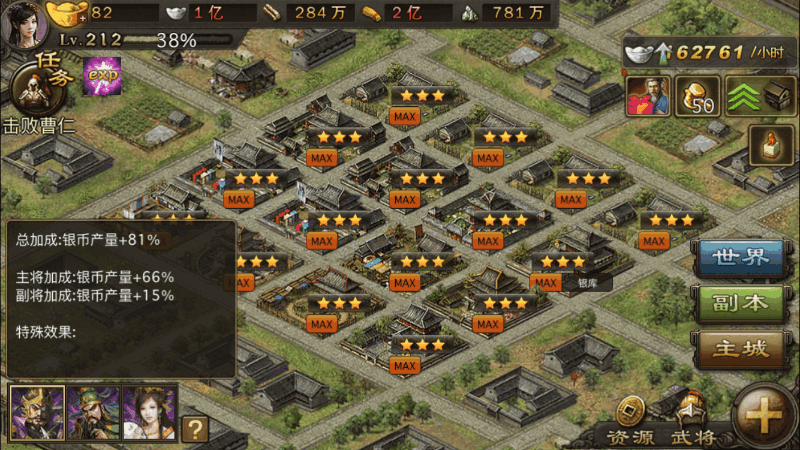
Task: Open the 世界 (World) map button
Action: pyautogui.click(x=741, y=257)
